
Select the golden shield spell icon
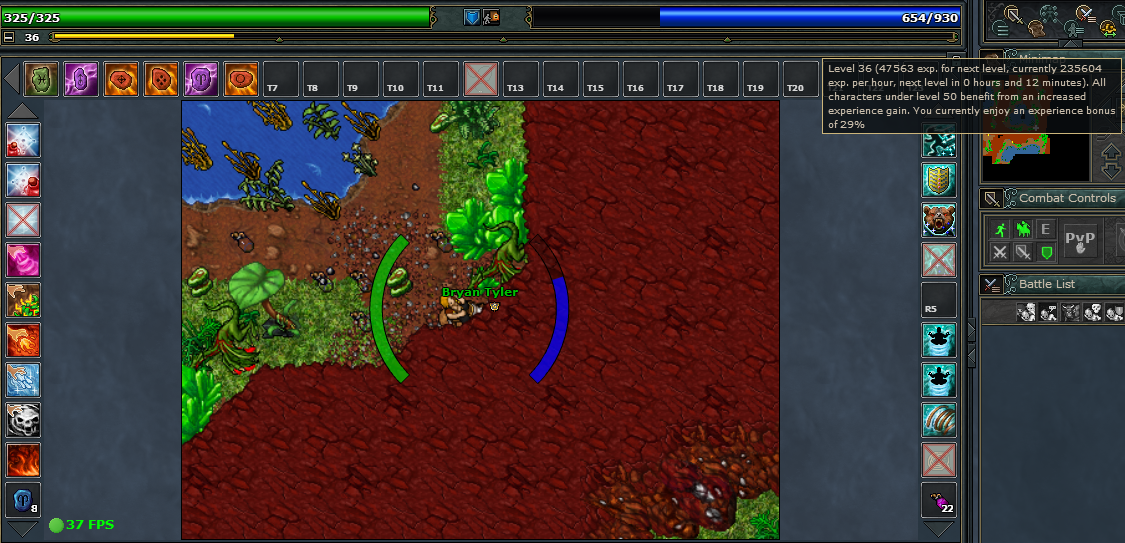click(x=939, y=180)
